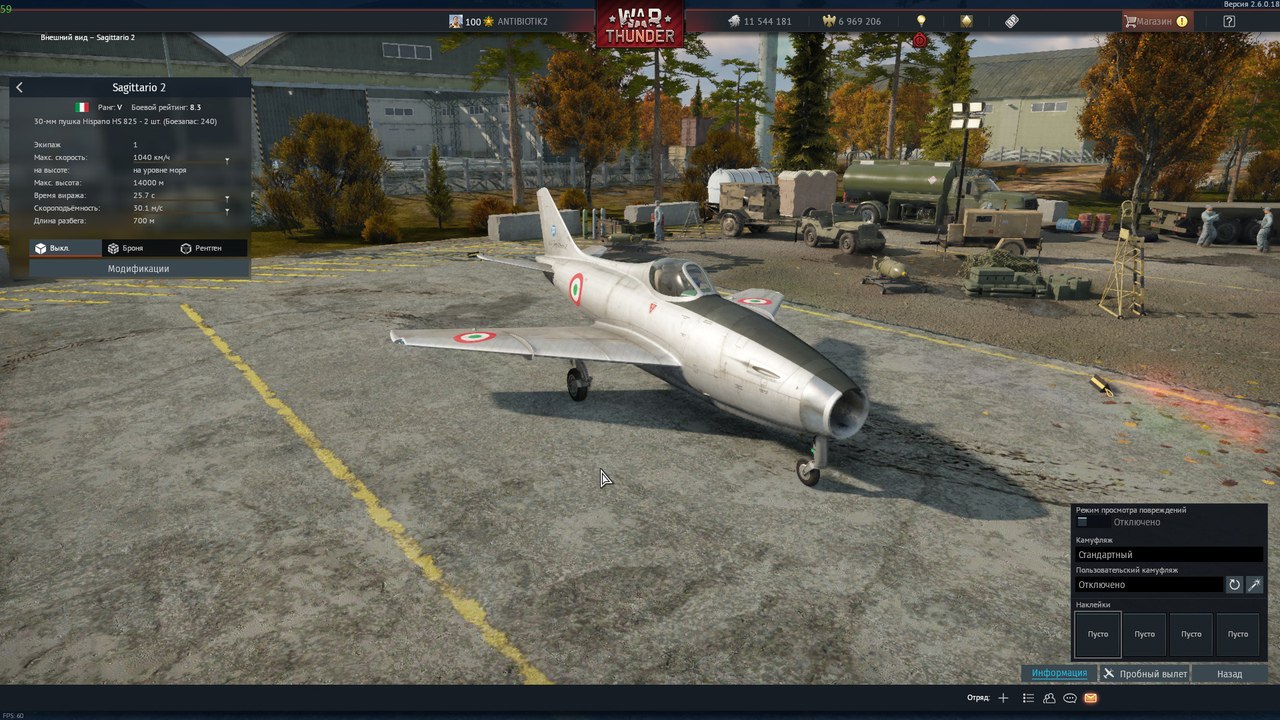Select the Рентген x-ray view tab
Image resolution: width=1280 pixels, height=720 pixels.
point(201,248)
